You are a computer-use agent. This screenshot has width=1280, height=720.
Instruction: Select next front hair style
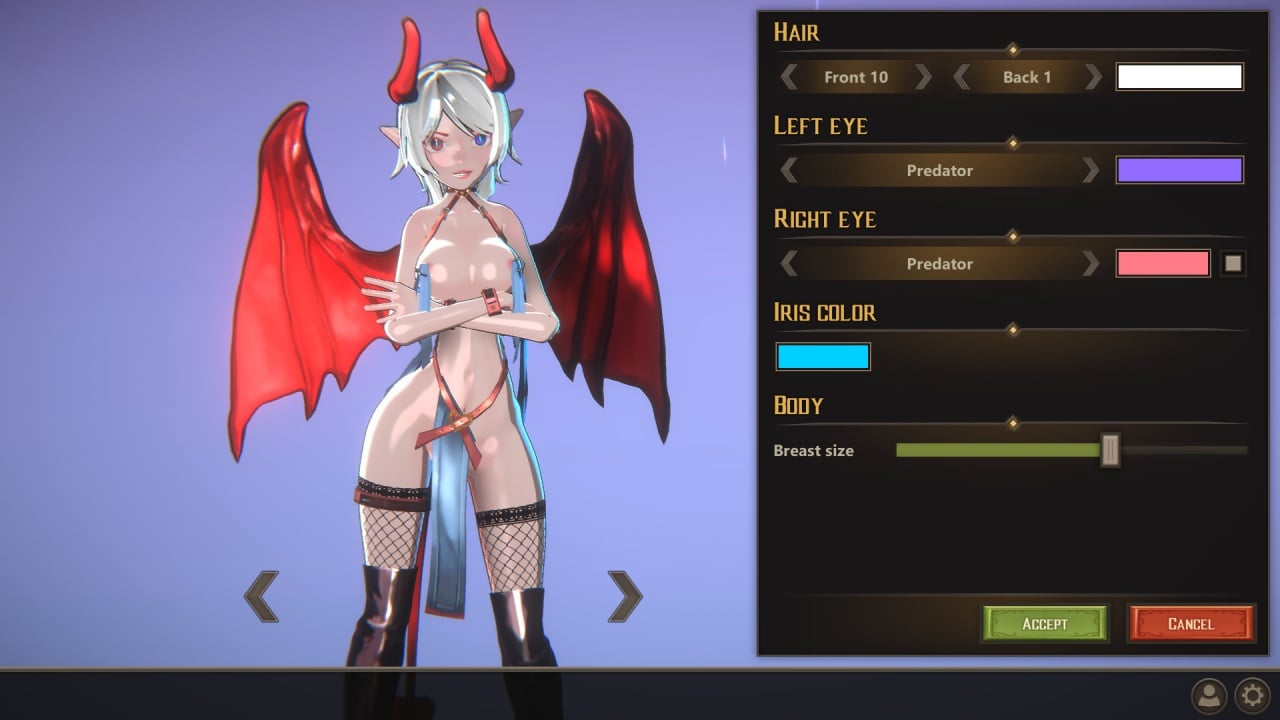[x=923, y=77]
